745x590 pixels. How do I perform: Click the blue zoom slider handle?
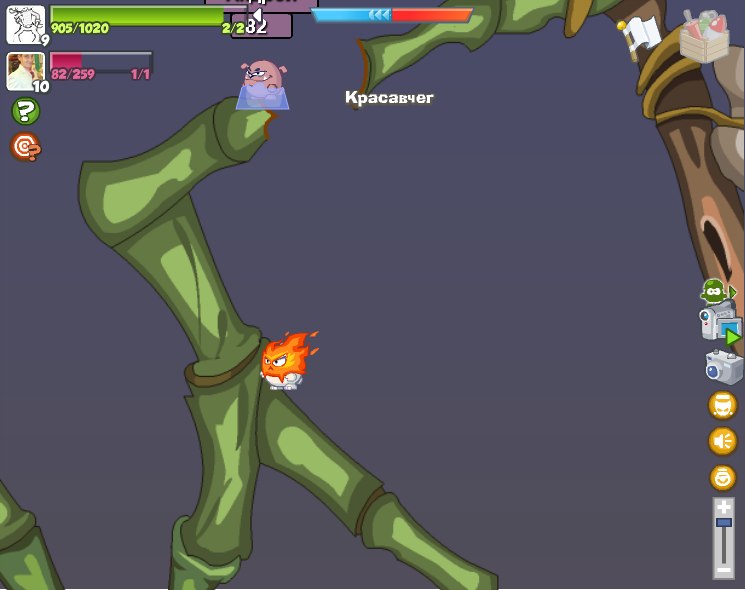tap(724, 523)
